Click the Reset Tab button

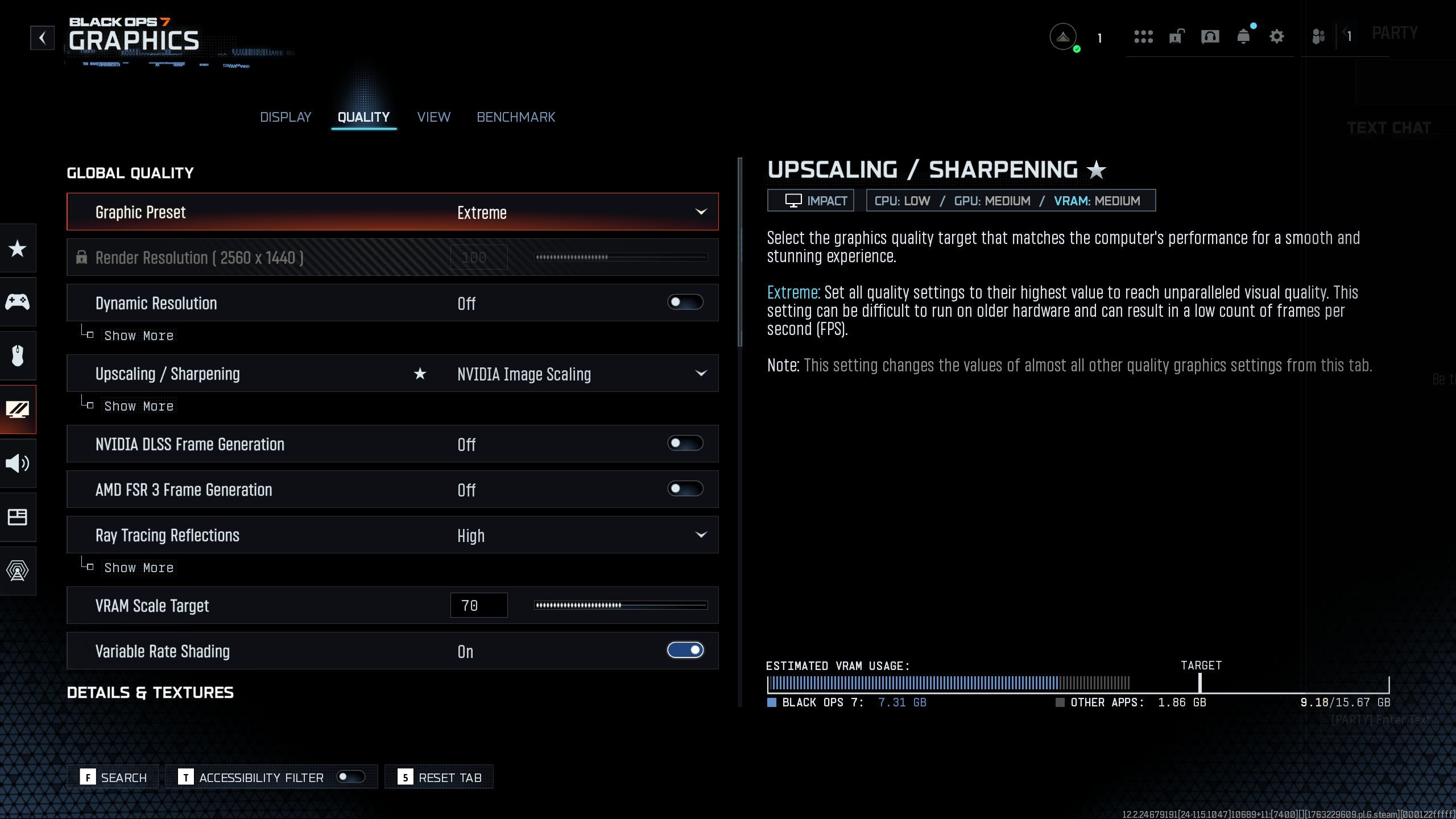(439, 777)
